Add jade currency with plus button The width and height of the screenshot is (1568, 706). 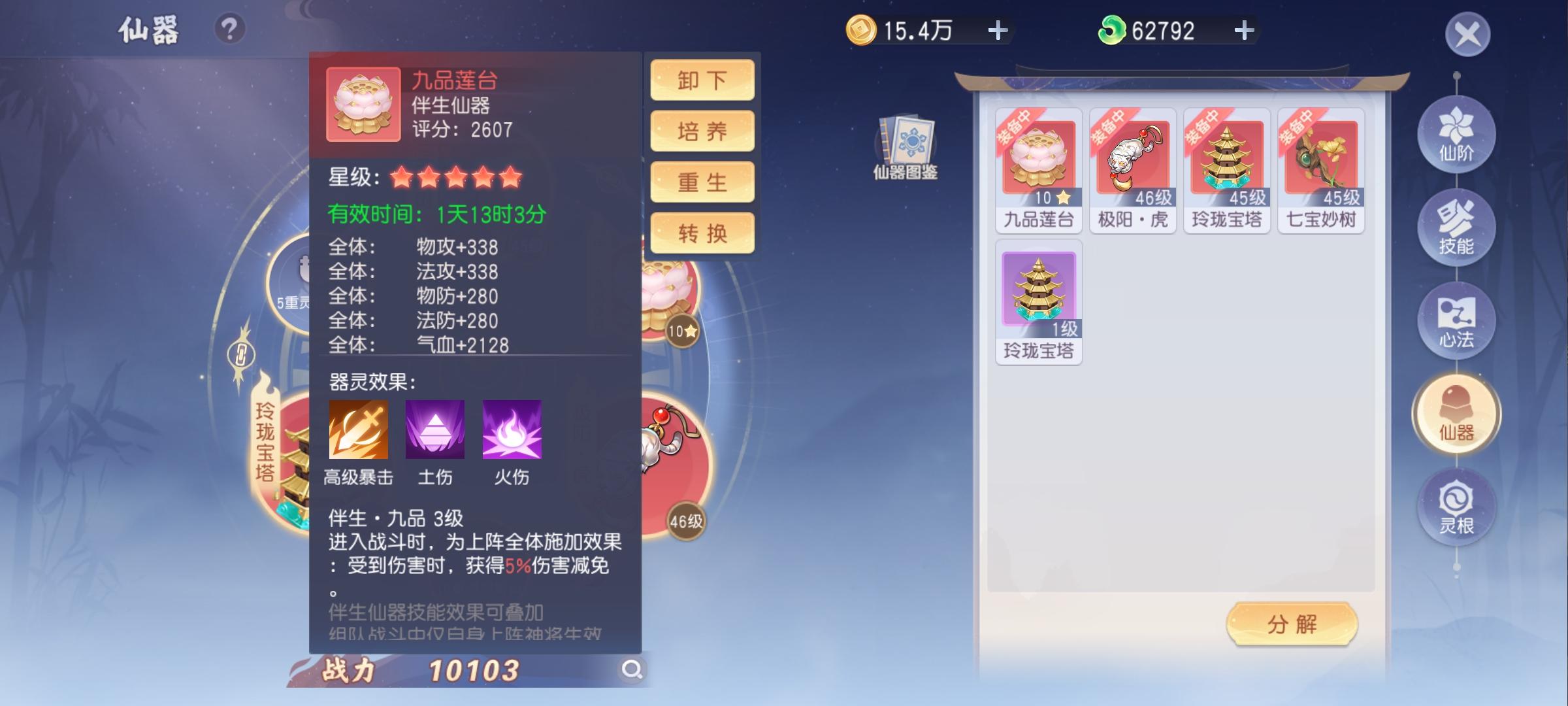point(1247,29)
